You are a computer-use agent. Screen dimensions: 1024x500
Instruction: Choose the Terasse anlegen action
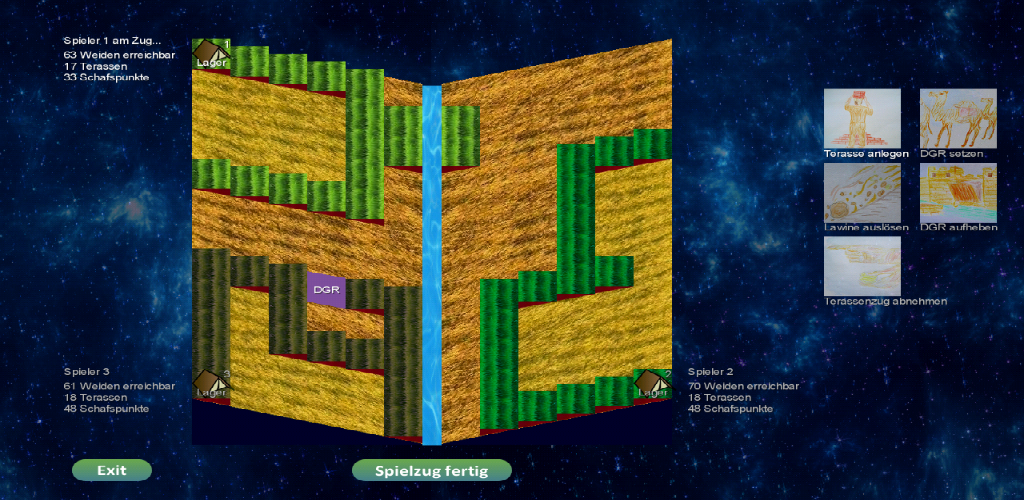(861, 119)
